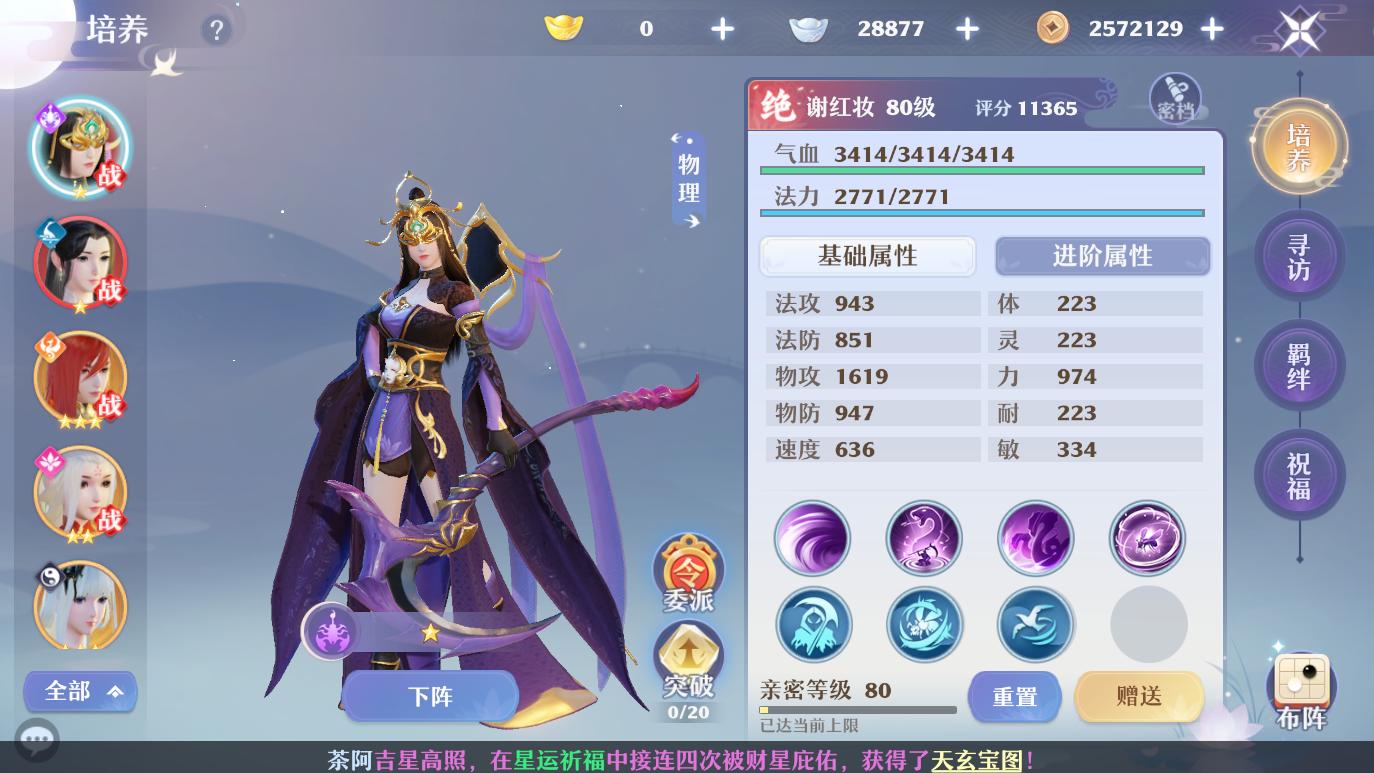Collapse the 全部 character list
The width and height of the screenshot is (1374, 773).
click(x=80, y=691)
